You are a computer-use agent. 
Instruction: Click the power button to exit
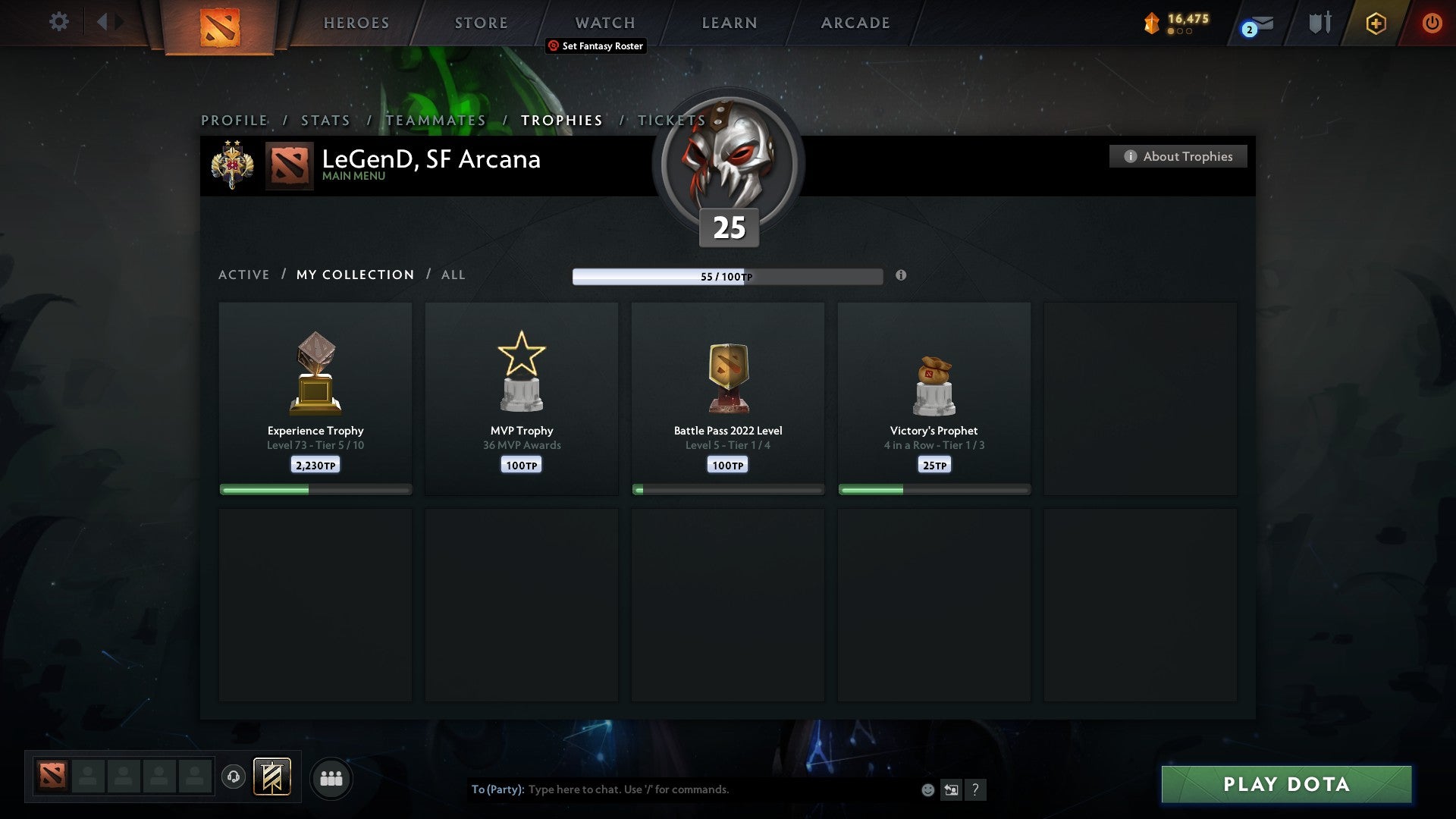click(1432, 23)
